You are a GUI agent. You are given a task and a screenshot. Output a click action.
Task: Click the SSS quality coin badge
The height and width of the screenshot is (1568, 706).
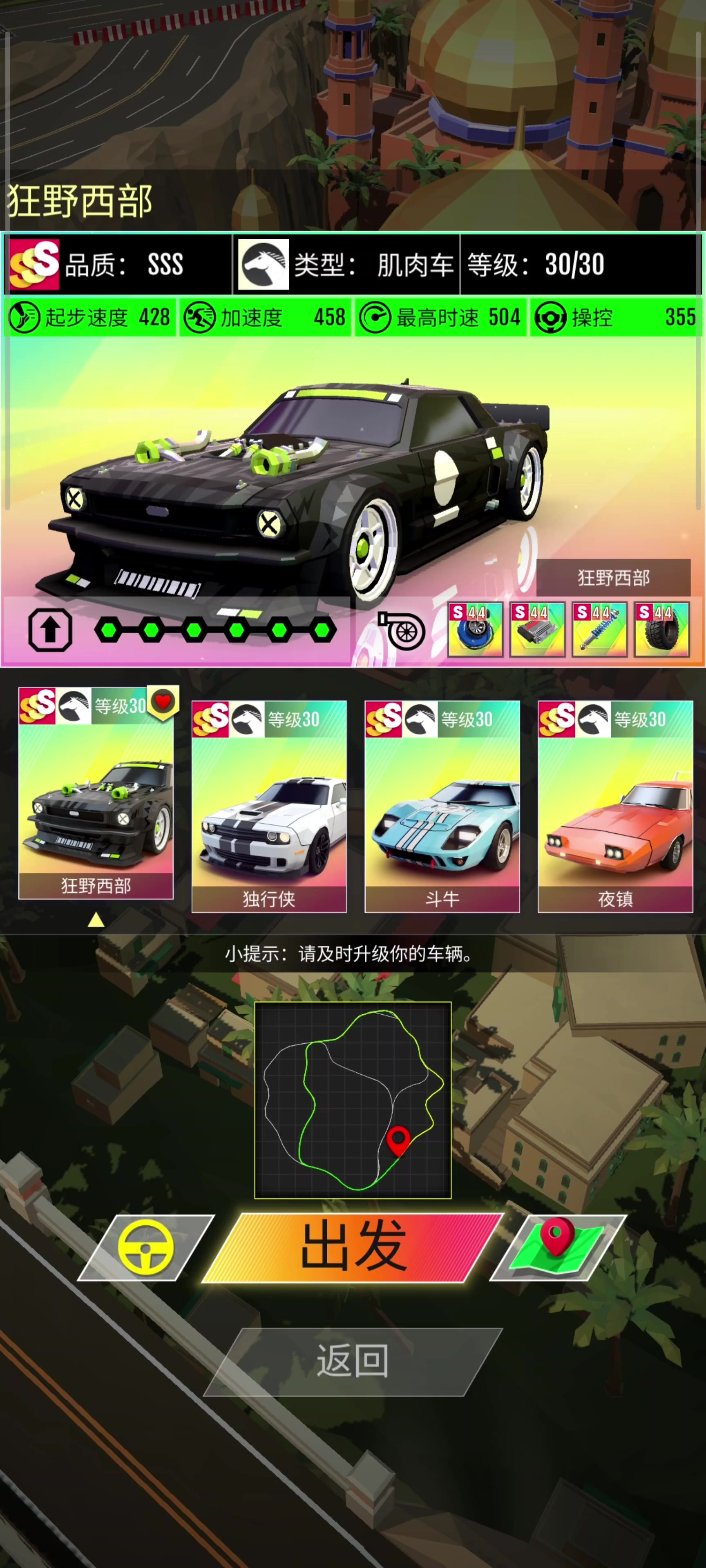[x=34, y=263]
